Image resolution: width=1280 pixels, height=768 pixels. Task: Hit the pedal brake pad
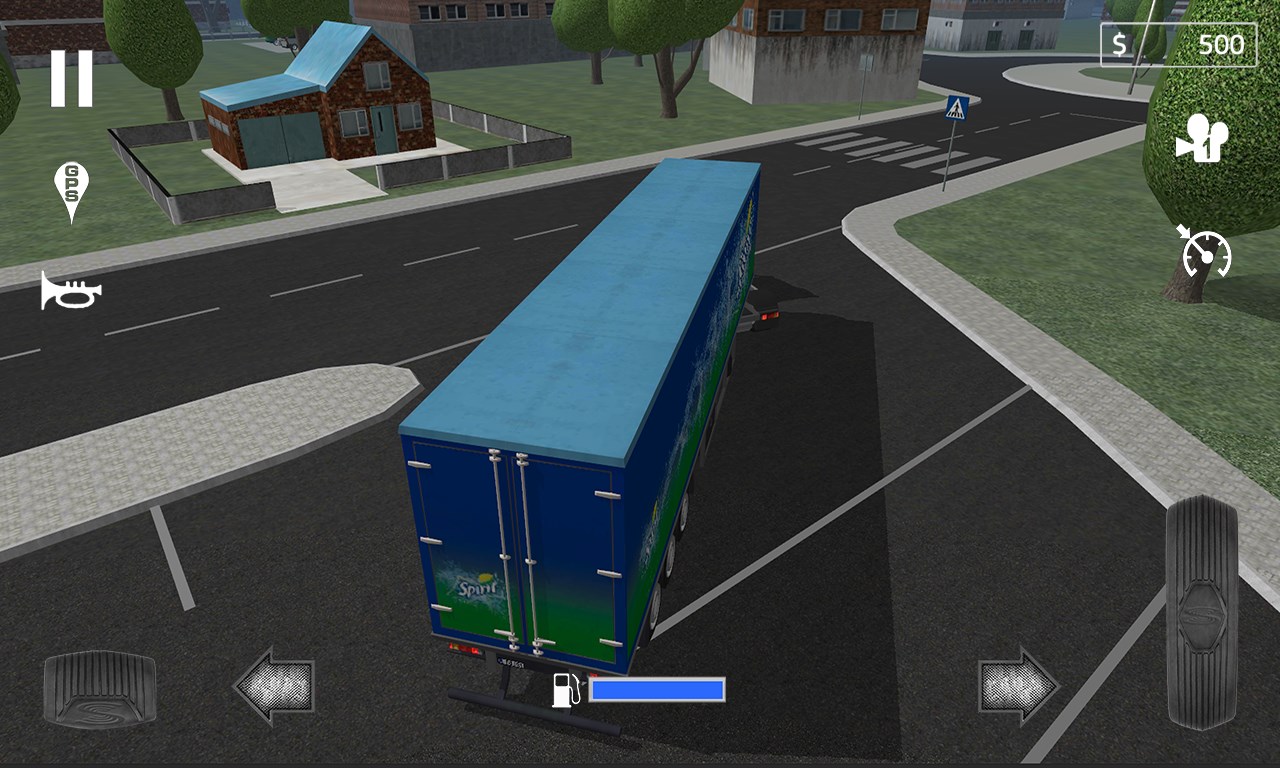[x=97, y=689]
